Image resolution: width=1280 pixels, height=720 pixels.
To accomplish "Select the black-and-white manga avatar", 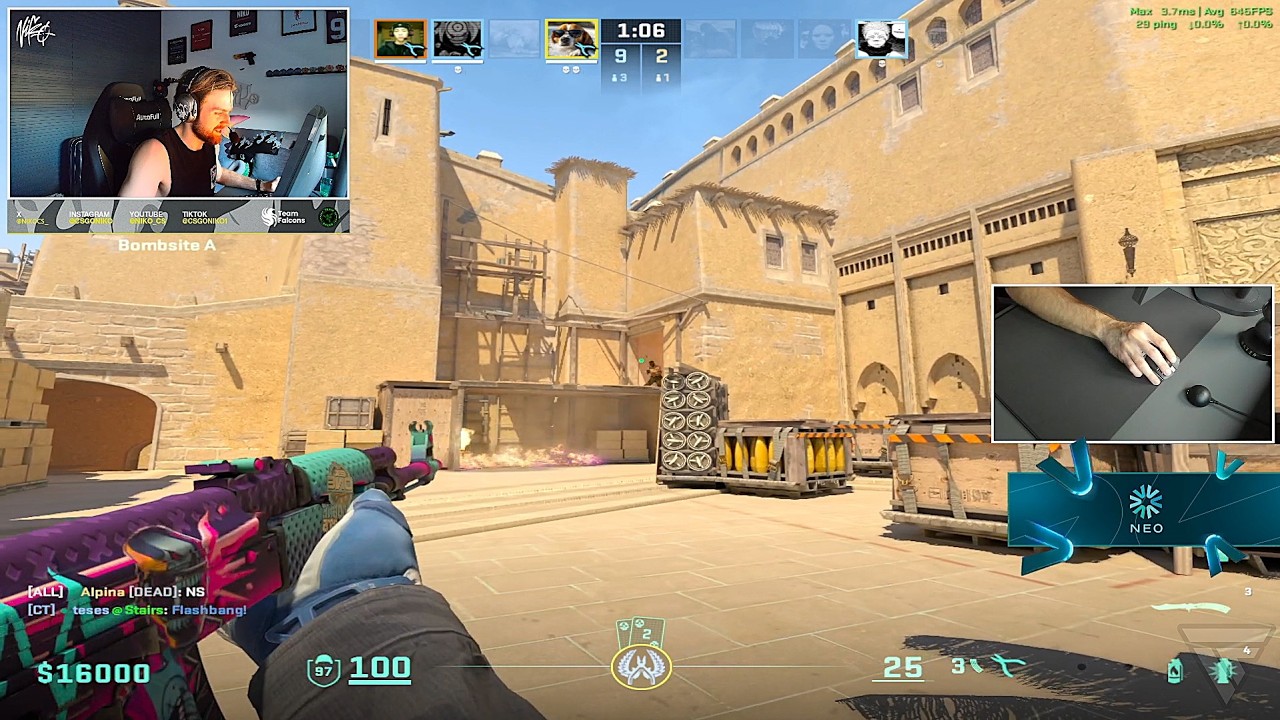I will [881, 39].
